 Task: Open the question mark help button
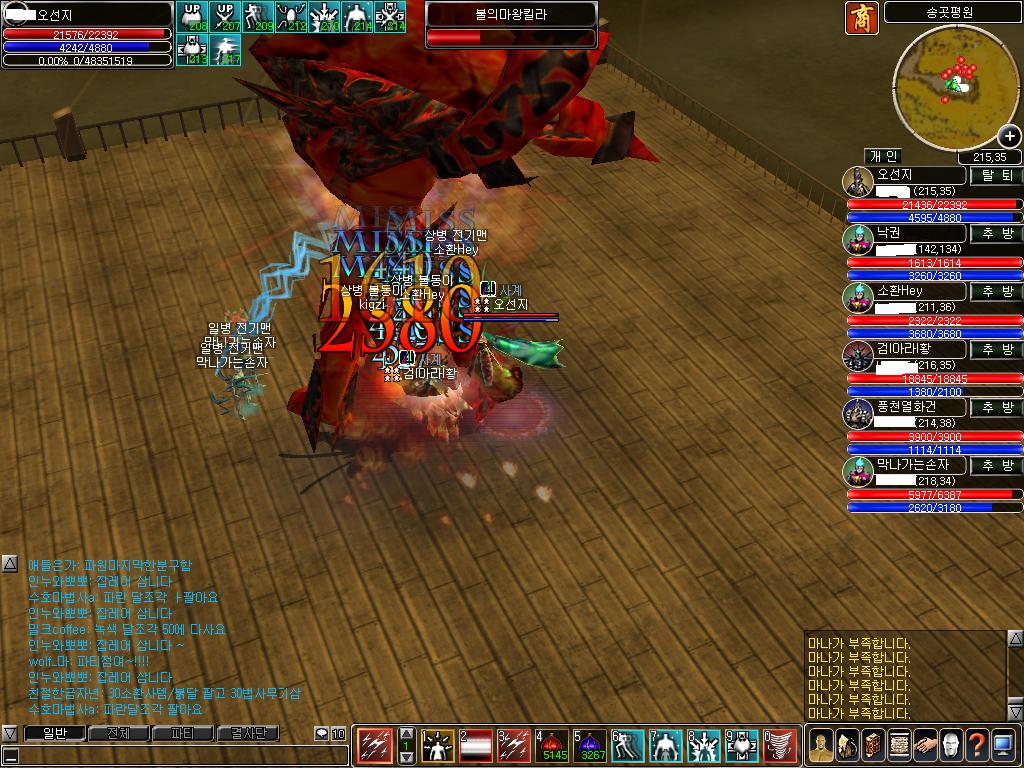(975, 745)
